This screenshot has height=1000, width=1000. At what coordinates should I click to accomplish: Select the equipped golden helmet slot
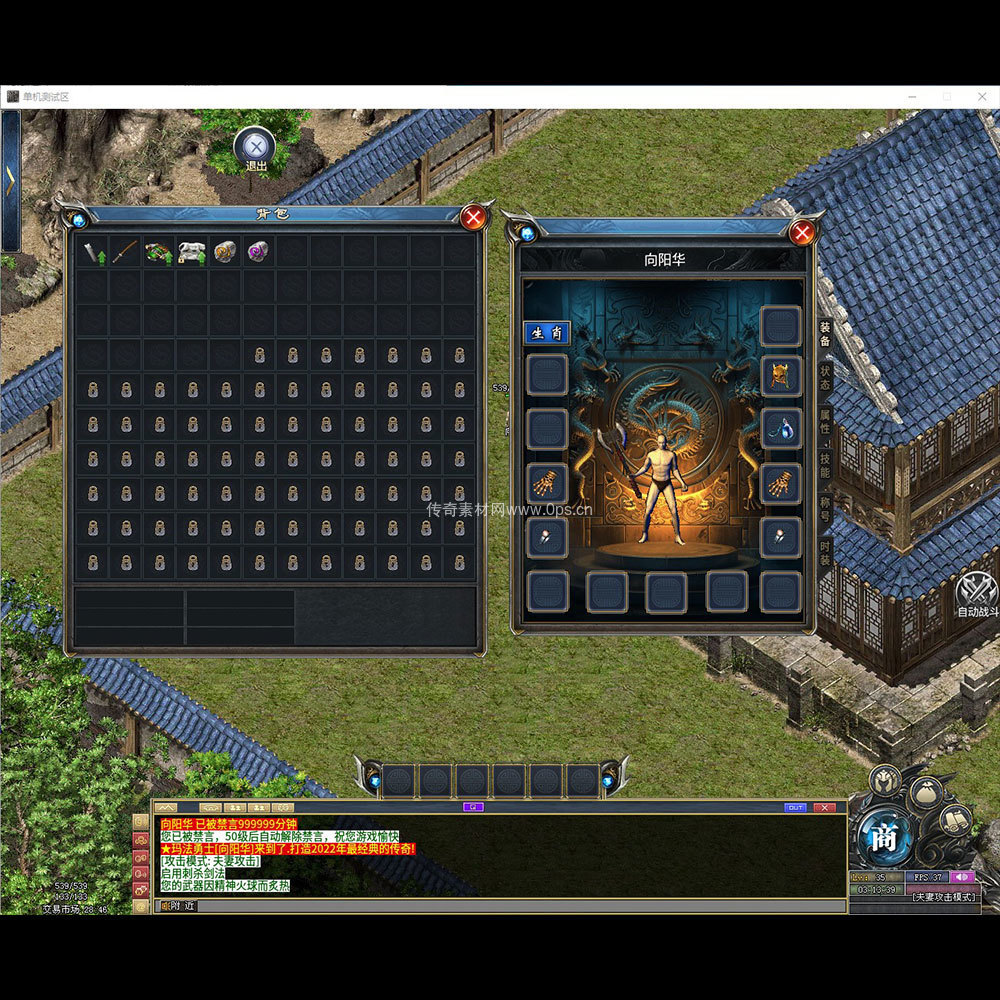(x=780, y=375)
